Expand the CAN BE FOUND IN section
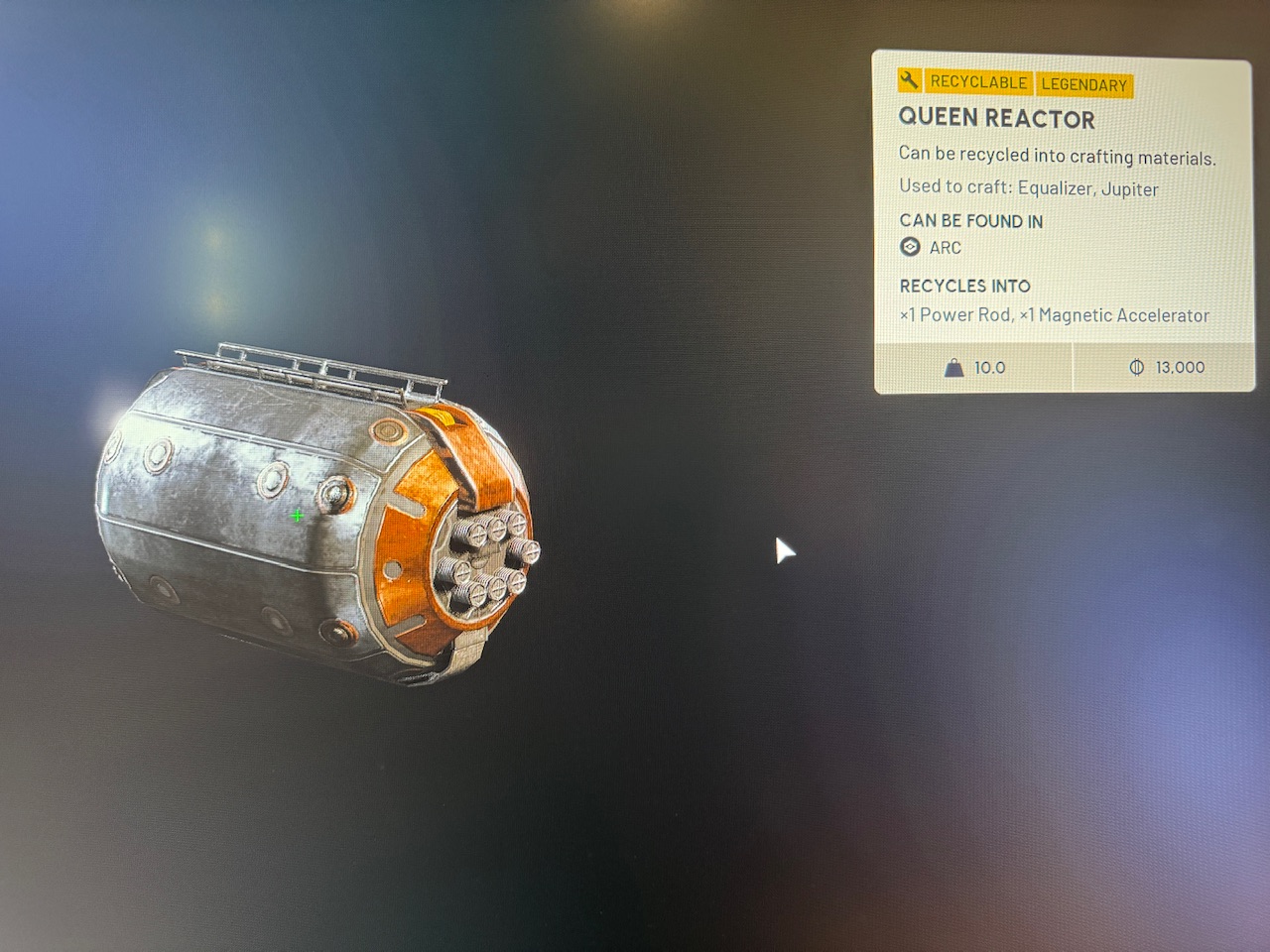This screenshot has height=952, width=1270. pos(970,221)
